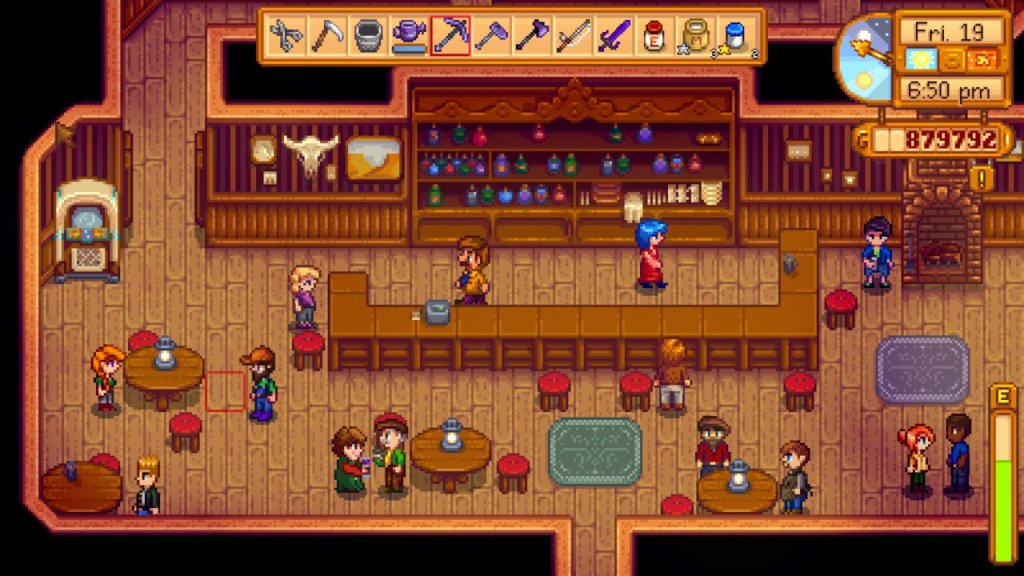Select the shears in the hotbar
The width and height of the screenshot is (1024, 576).
286,37
